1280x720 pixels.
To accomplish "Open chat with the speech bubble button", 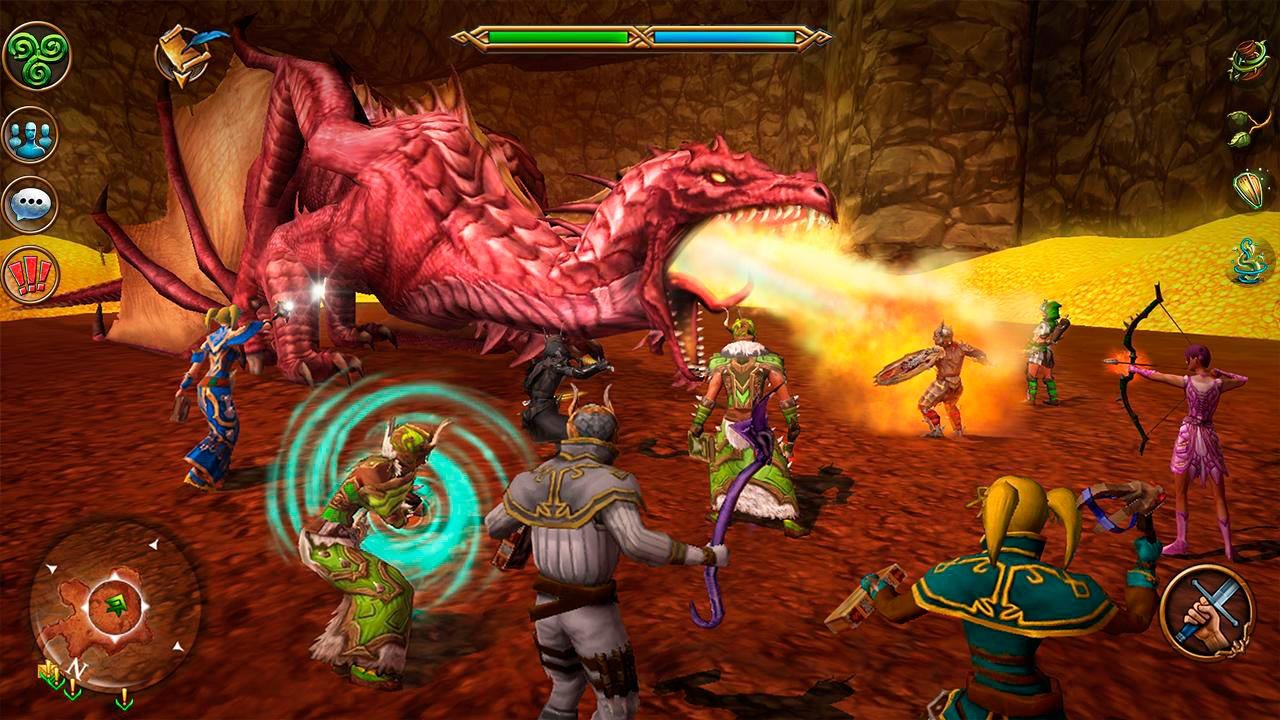I will (x=30, y=205).
